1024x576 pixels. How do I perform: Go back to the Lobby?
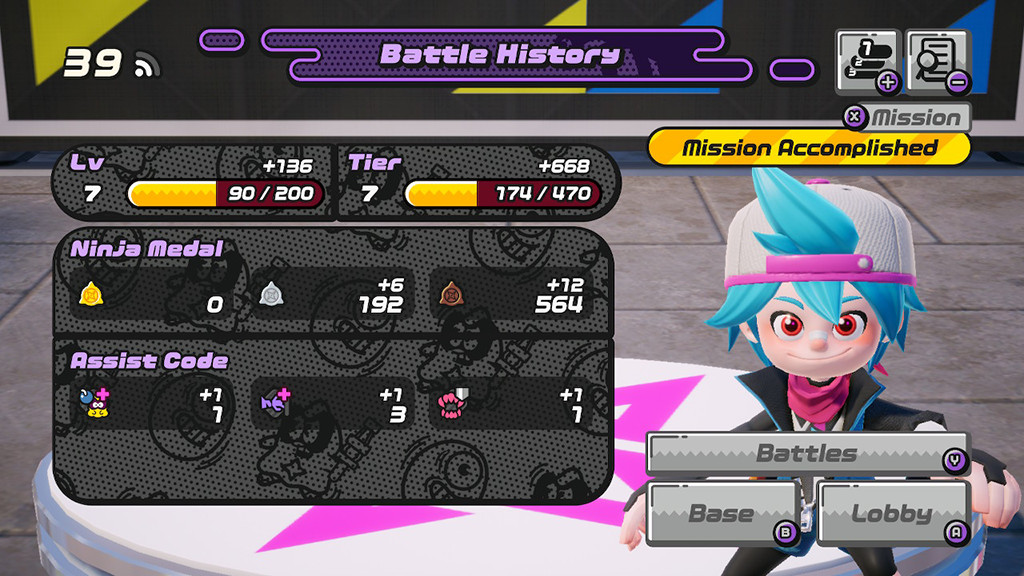point(893,514)
